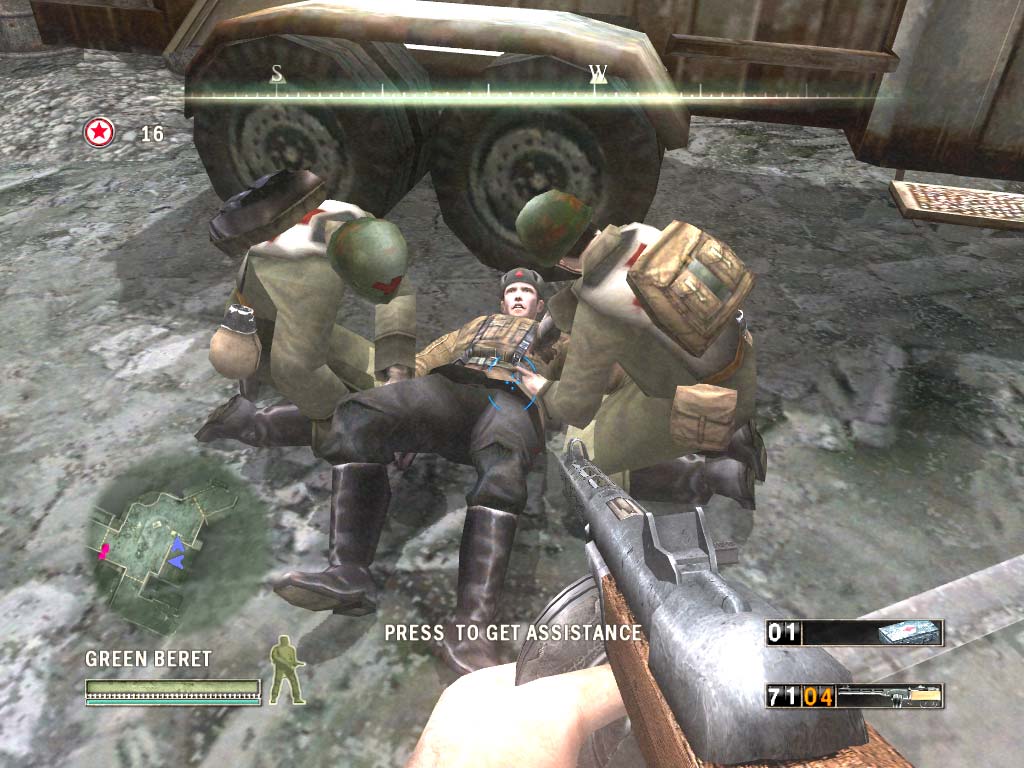
Task: Select the red star objective icon
Action: [x=99, y=132]
